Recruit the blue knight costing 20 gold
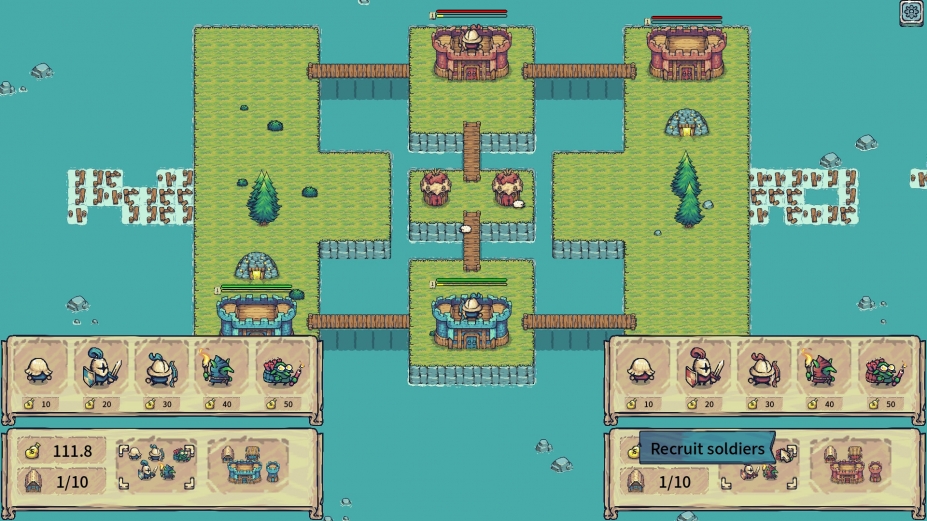 pos(100,371)
